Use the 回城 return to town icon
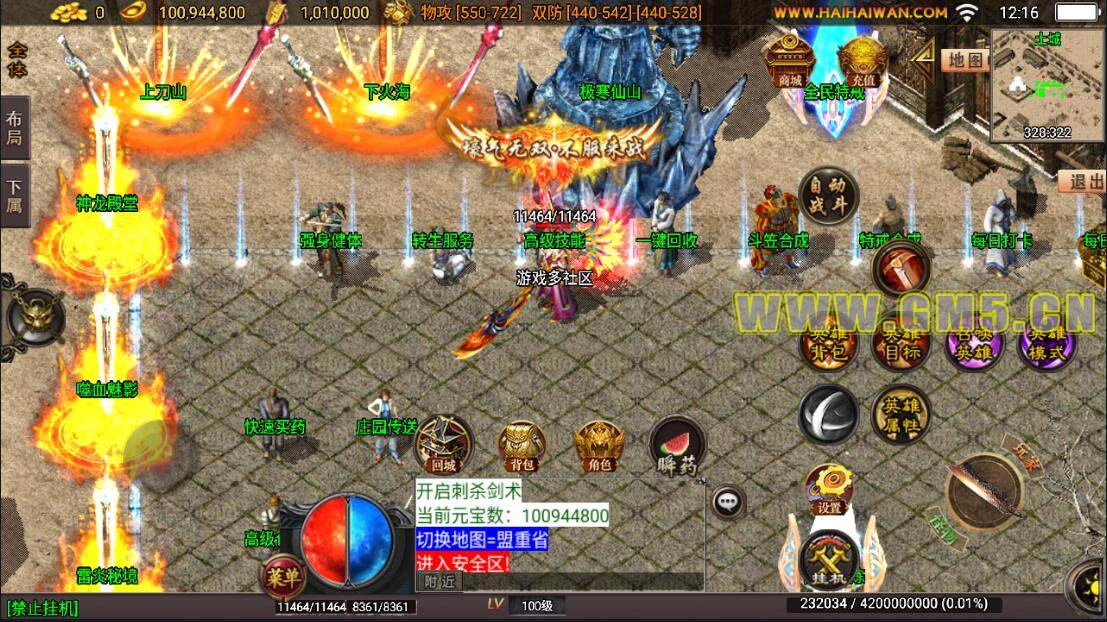Screen dimensions: 1107x622 pos(443,445)
